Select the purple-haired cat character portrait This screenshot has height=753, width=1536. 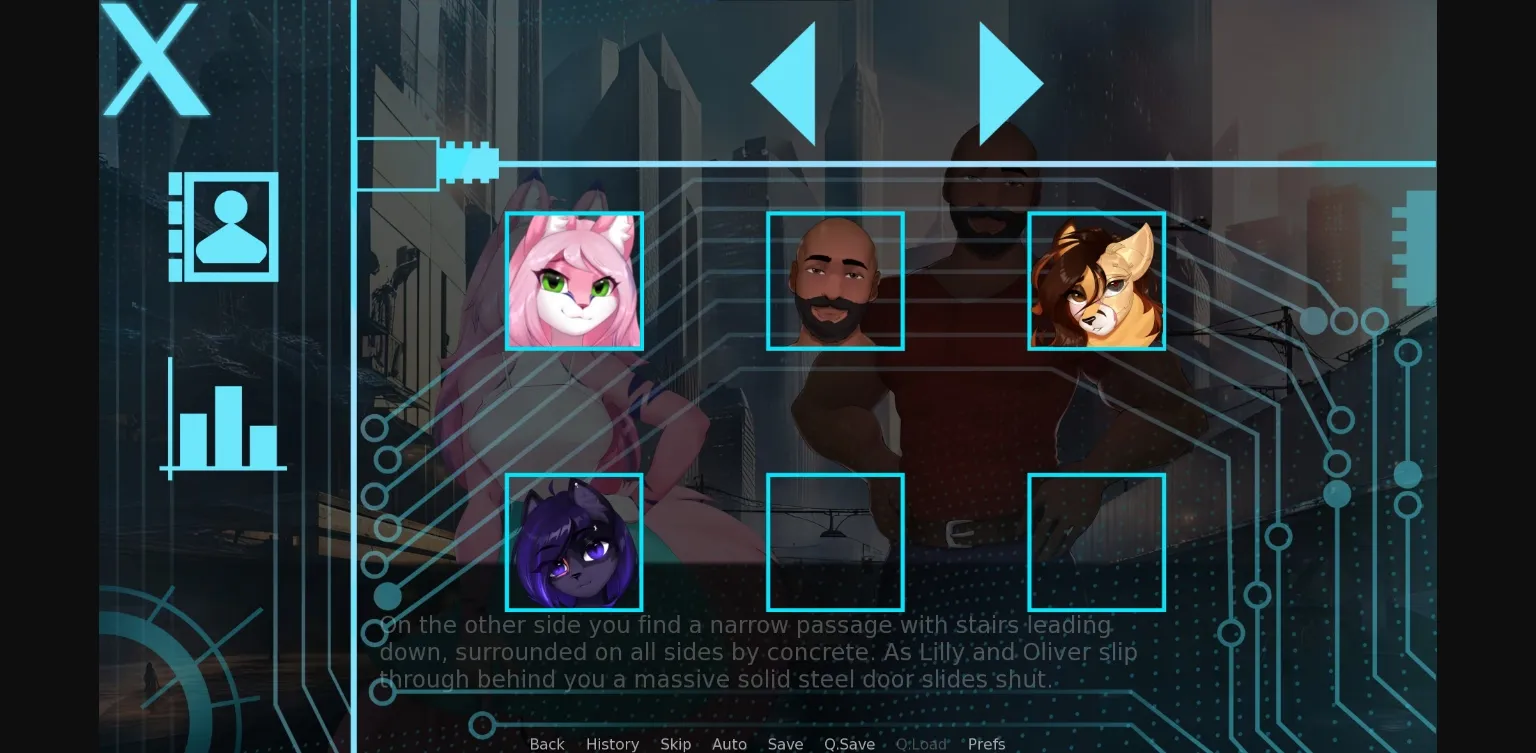(575, 542)
